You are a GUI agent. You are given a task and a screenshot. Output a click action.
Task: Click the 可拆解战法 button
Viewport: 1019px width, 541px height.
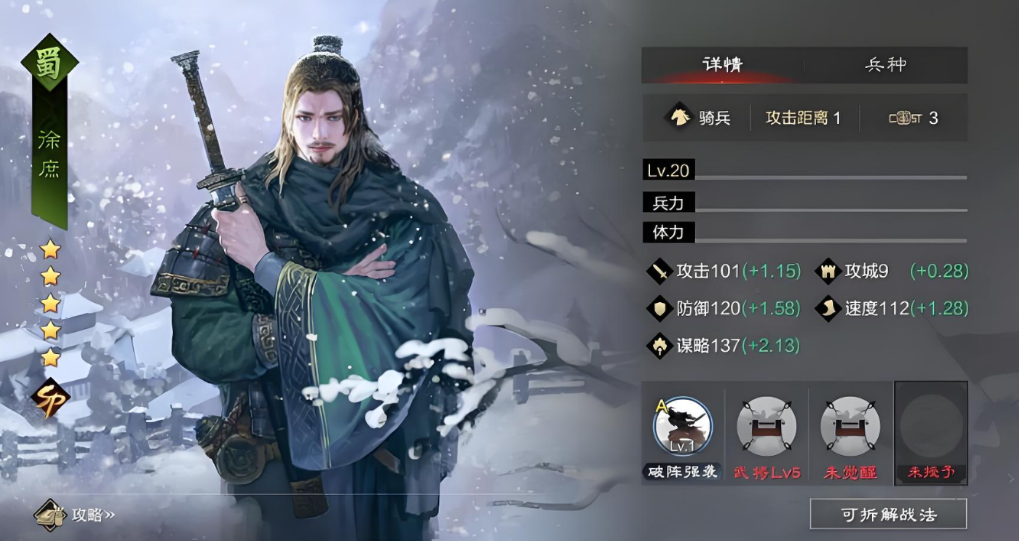coord(888,514)
